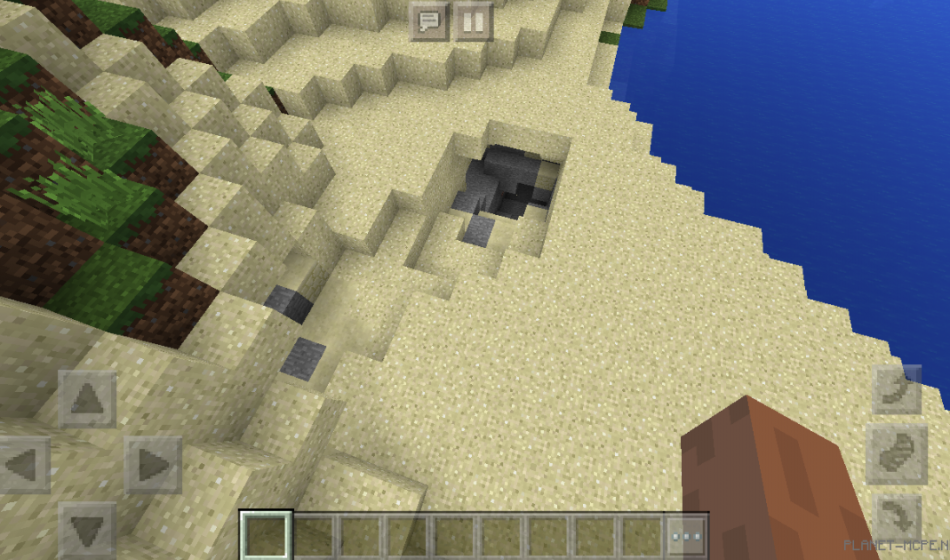The image size is (950, 560).
Task: Tap the move left arrow
Action: pyautogui.click(x=25, y=464)
